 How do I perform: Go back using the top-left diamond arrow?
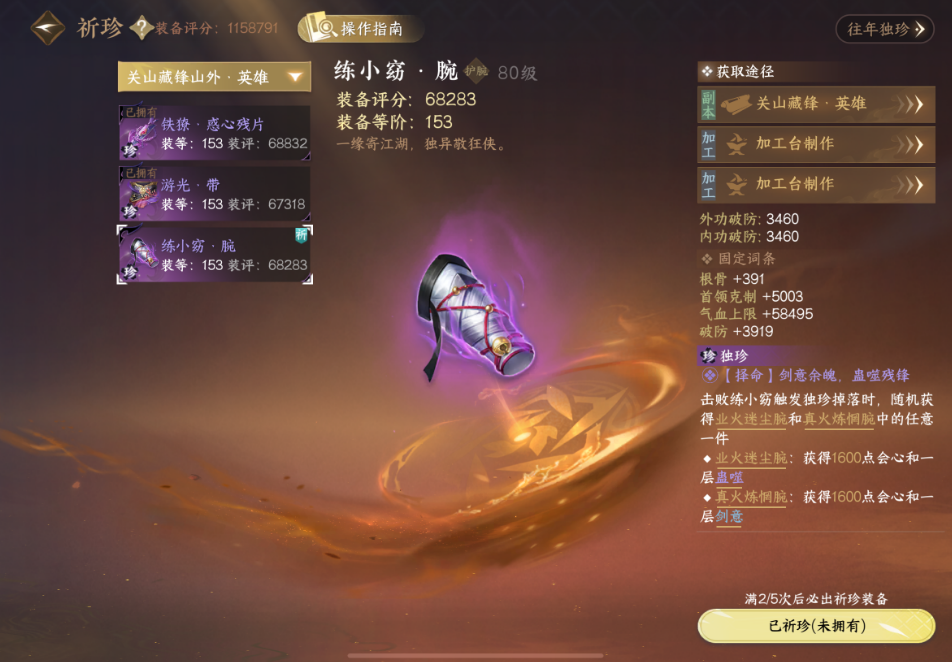pyautogui.click(x=48, y=28)
